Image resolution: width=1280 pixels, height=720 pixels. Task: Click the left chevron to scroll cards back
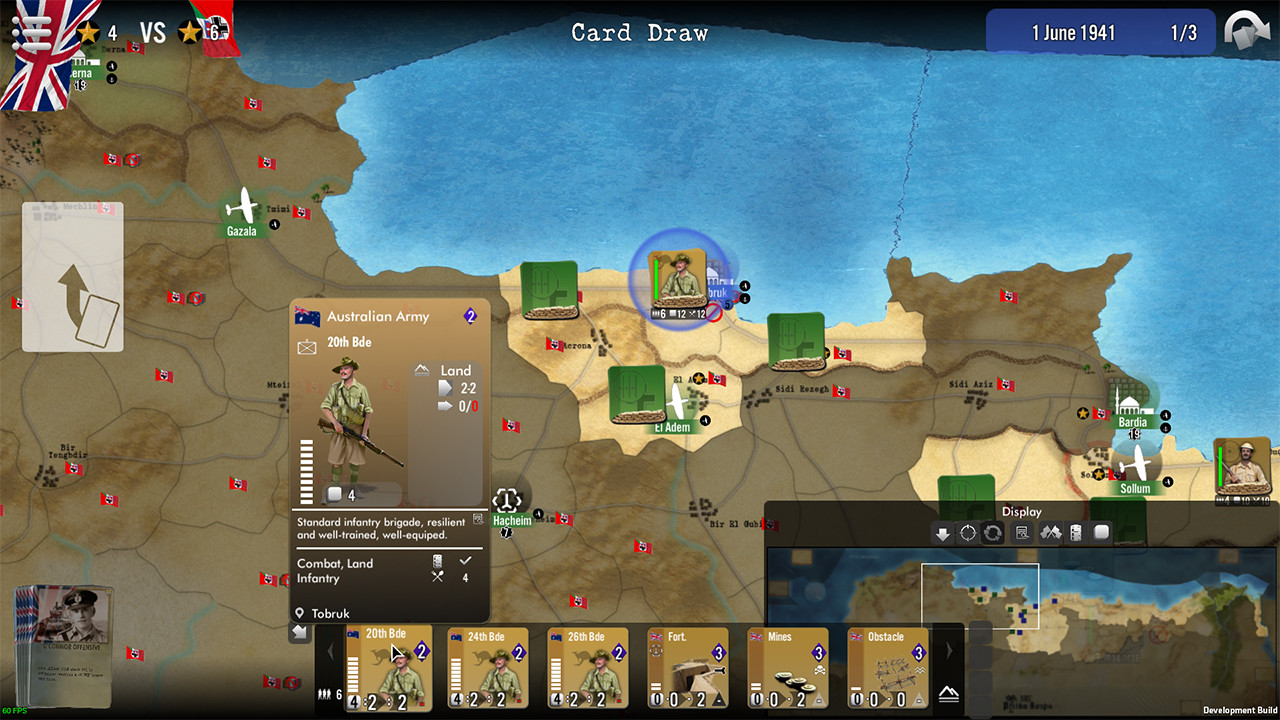pyautogui.click(x=331, y=651)
